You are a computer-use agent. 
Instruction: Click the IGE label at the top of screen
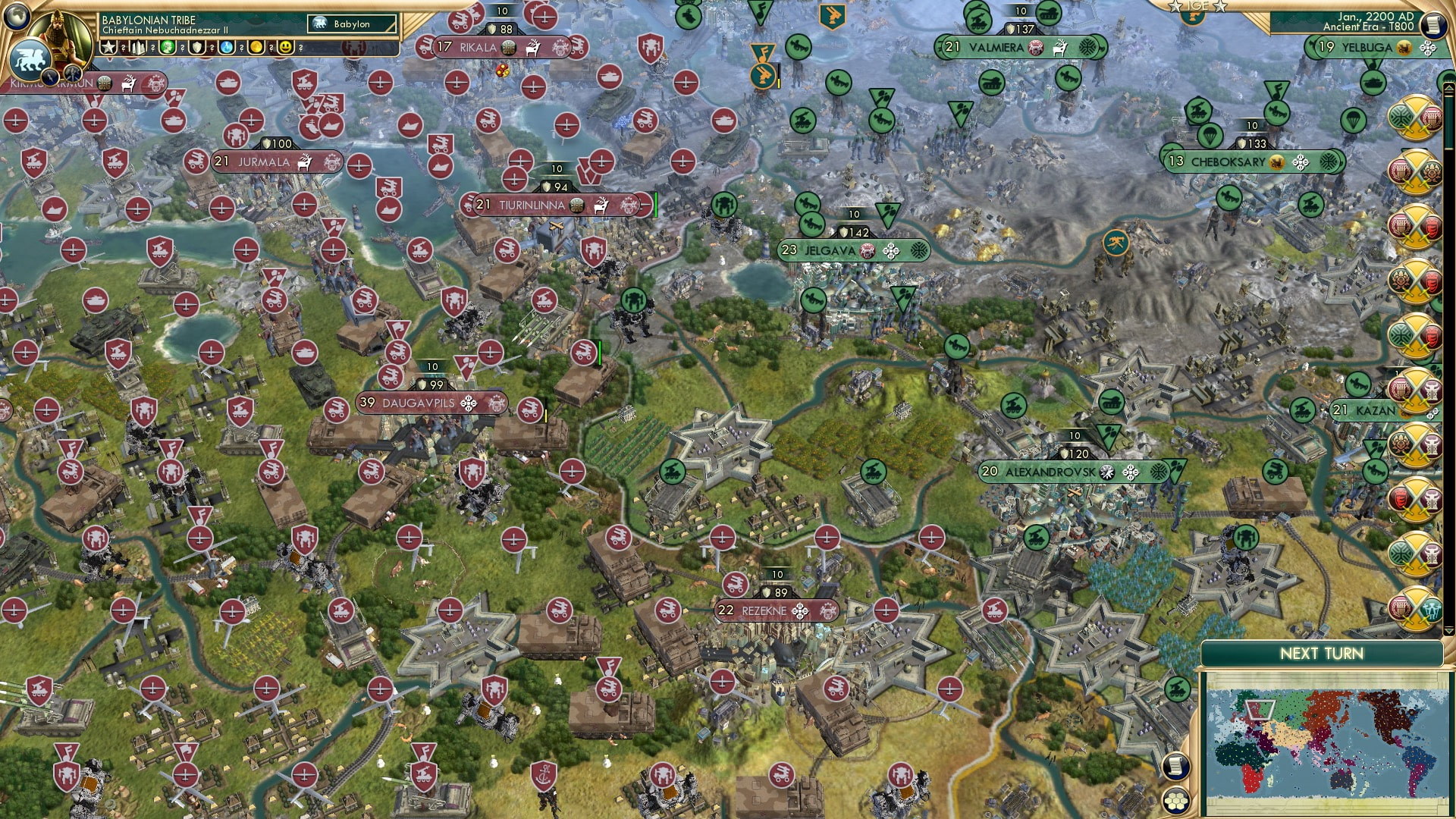tap(1199, 6)
